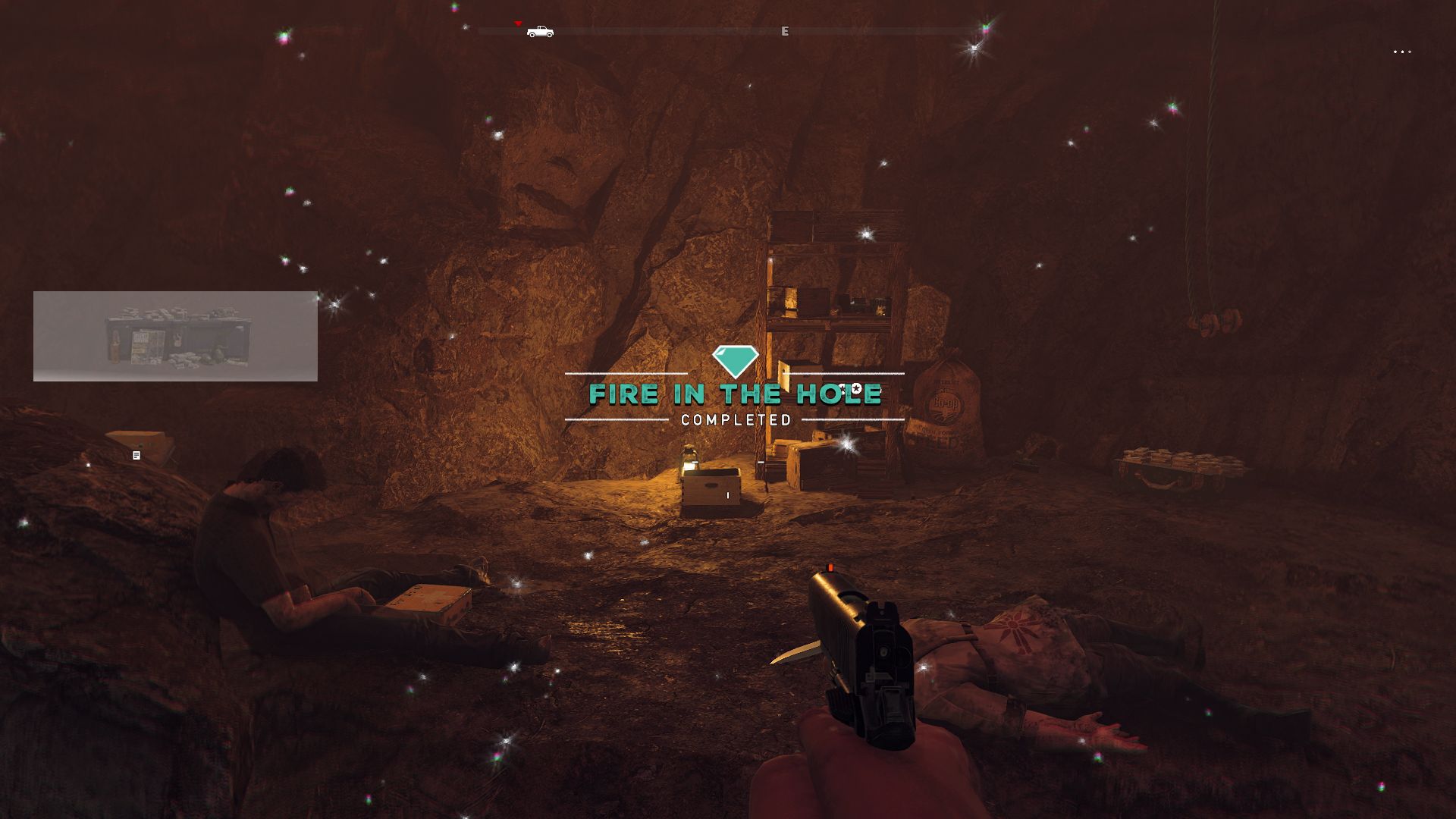Select the whiskey bottle in the stash preview
Image resolution: width=1456 pixels, height=819 pixels.
[x=115, y=347]
